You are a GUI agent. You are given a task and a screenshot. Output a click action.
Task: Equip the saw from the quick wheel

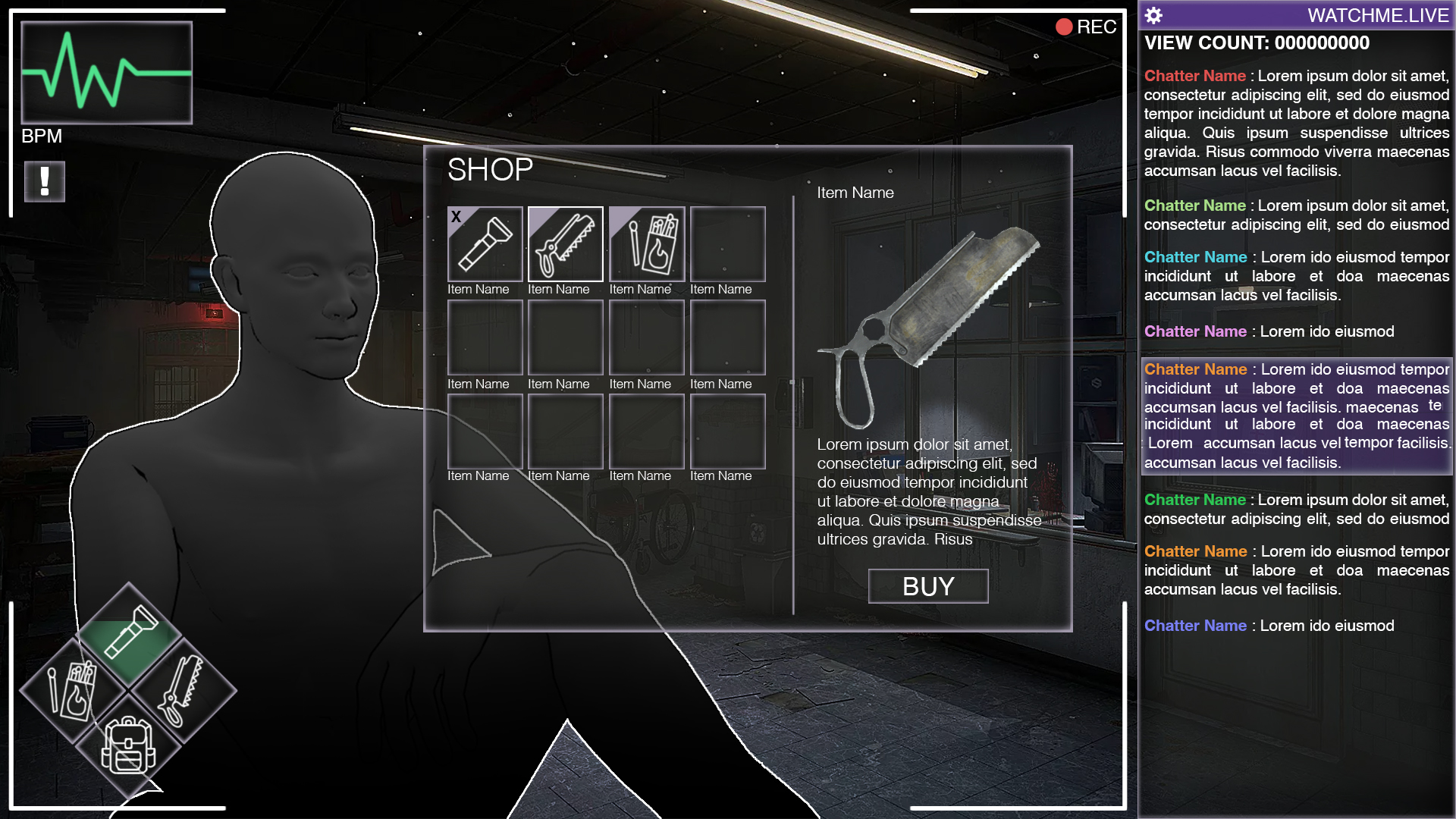click(182, 690)
